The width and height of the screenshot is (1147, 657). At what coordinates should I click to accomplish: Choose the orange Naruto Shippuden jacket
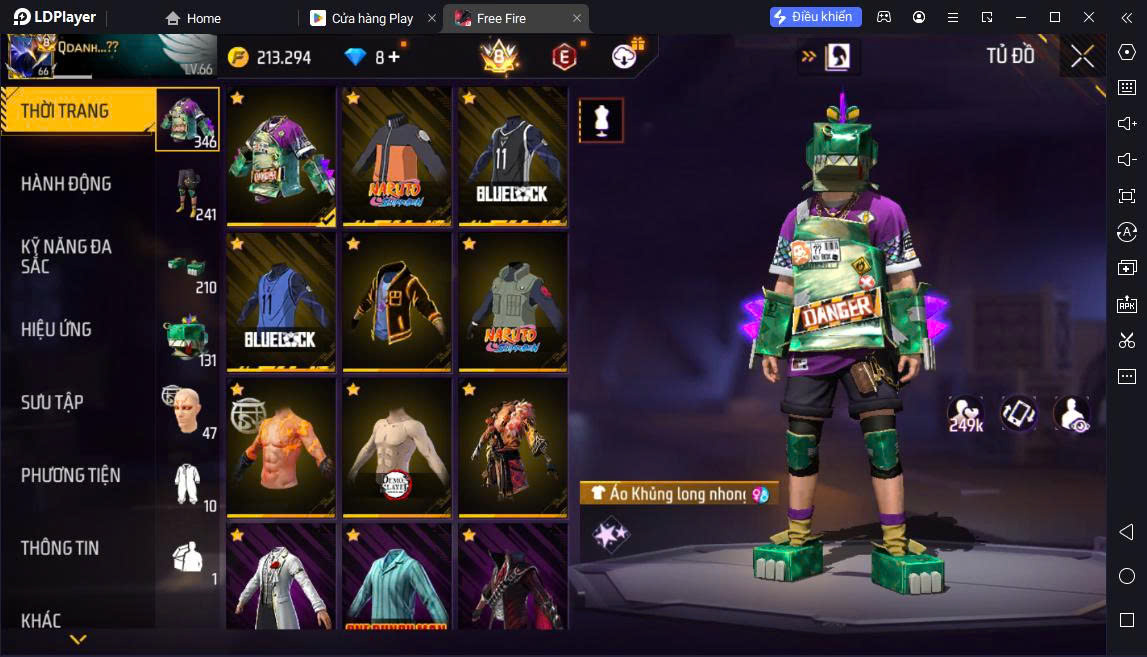pos(397,156)
